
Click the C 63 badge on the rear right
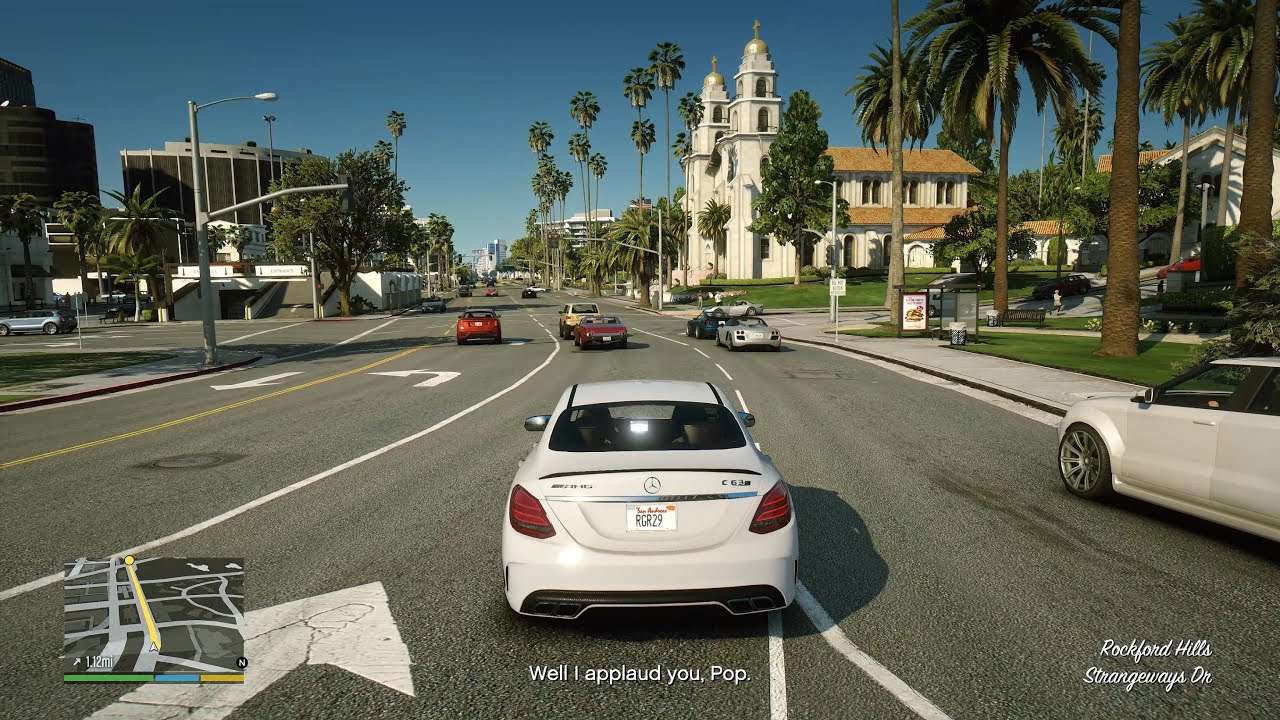coord(734,481)
